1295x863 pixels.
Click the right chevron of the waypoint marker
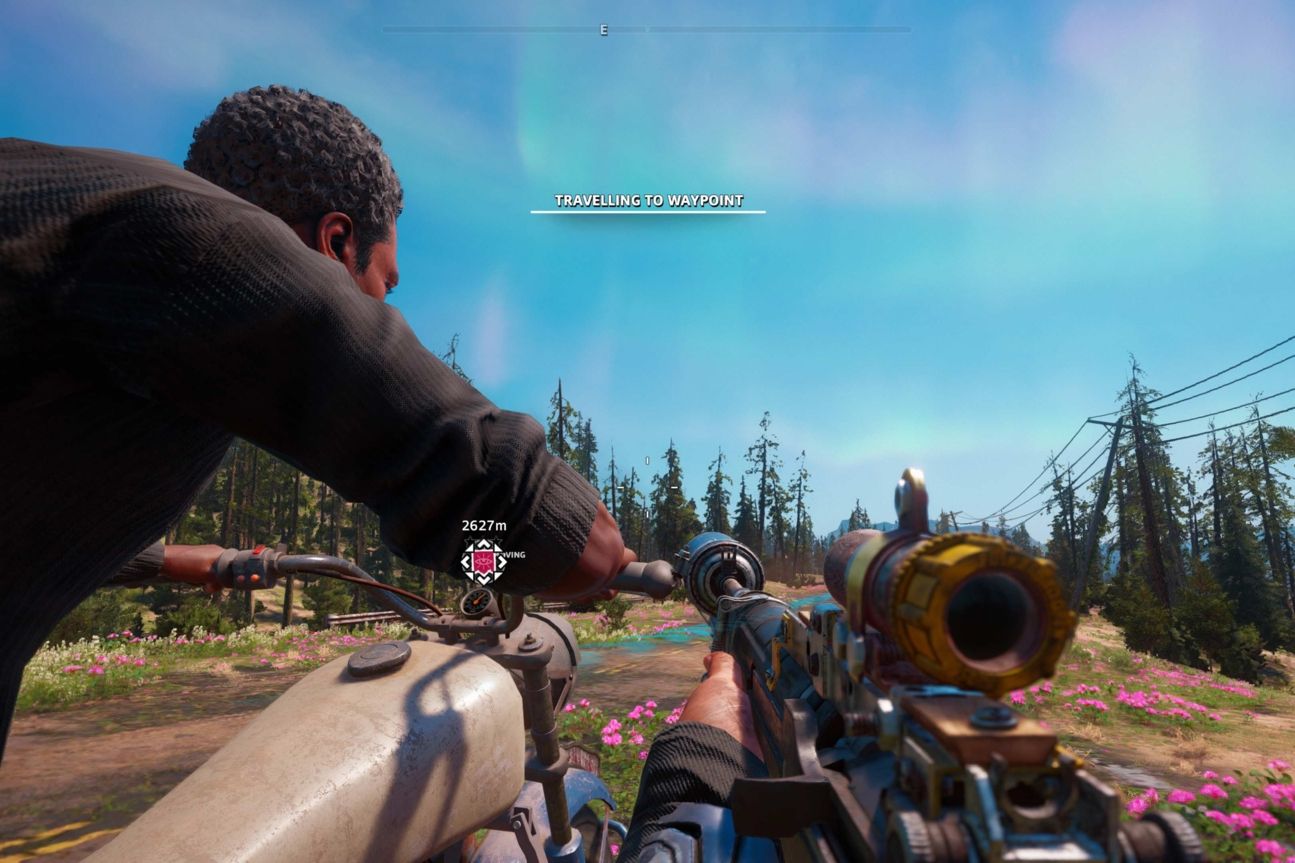tap(501, 562)
